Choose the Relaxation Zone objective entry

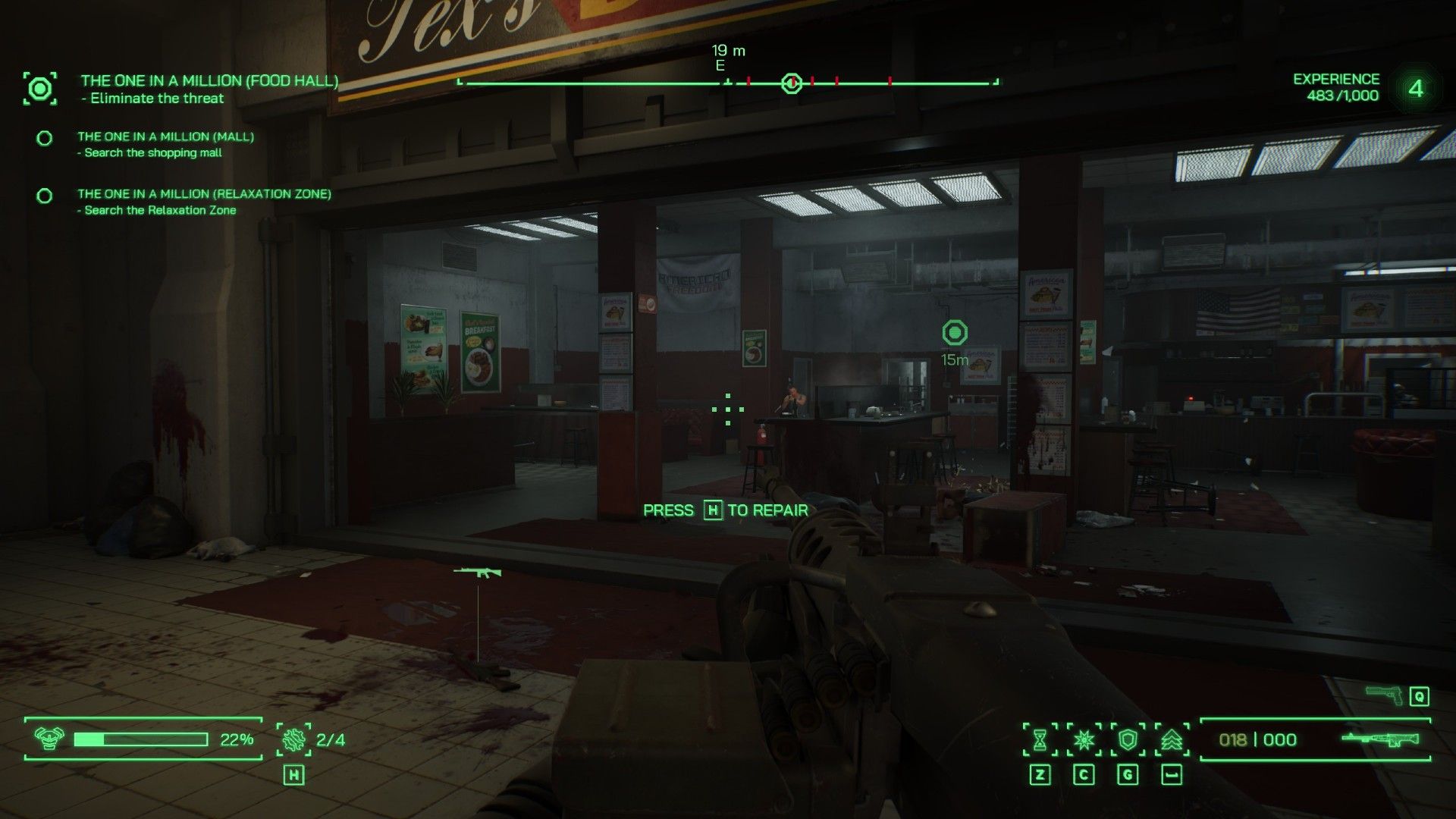point(204,194)
